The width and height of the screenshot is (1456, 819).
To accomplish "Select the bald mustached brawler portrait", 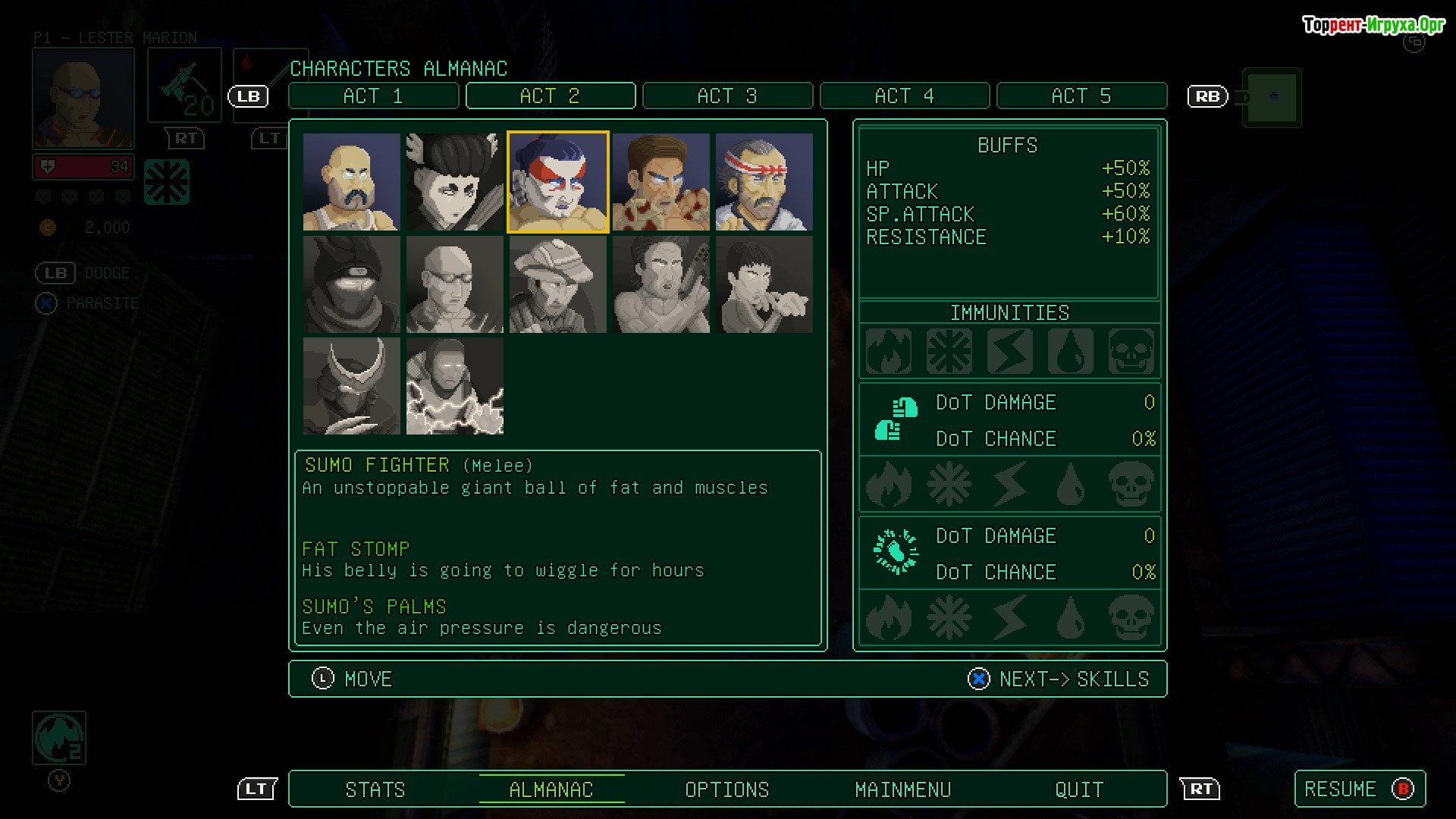I will tap(351, 182).
